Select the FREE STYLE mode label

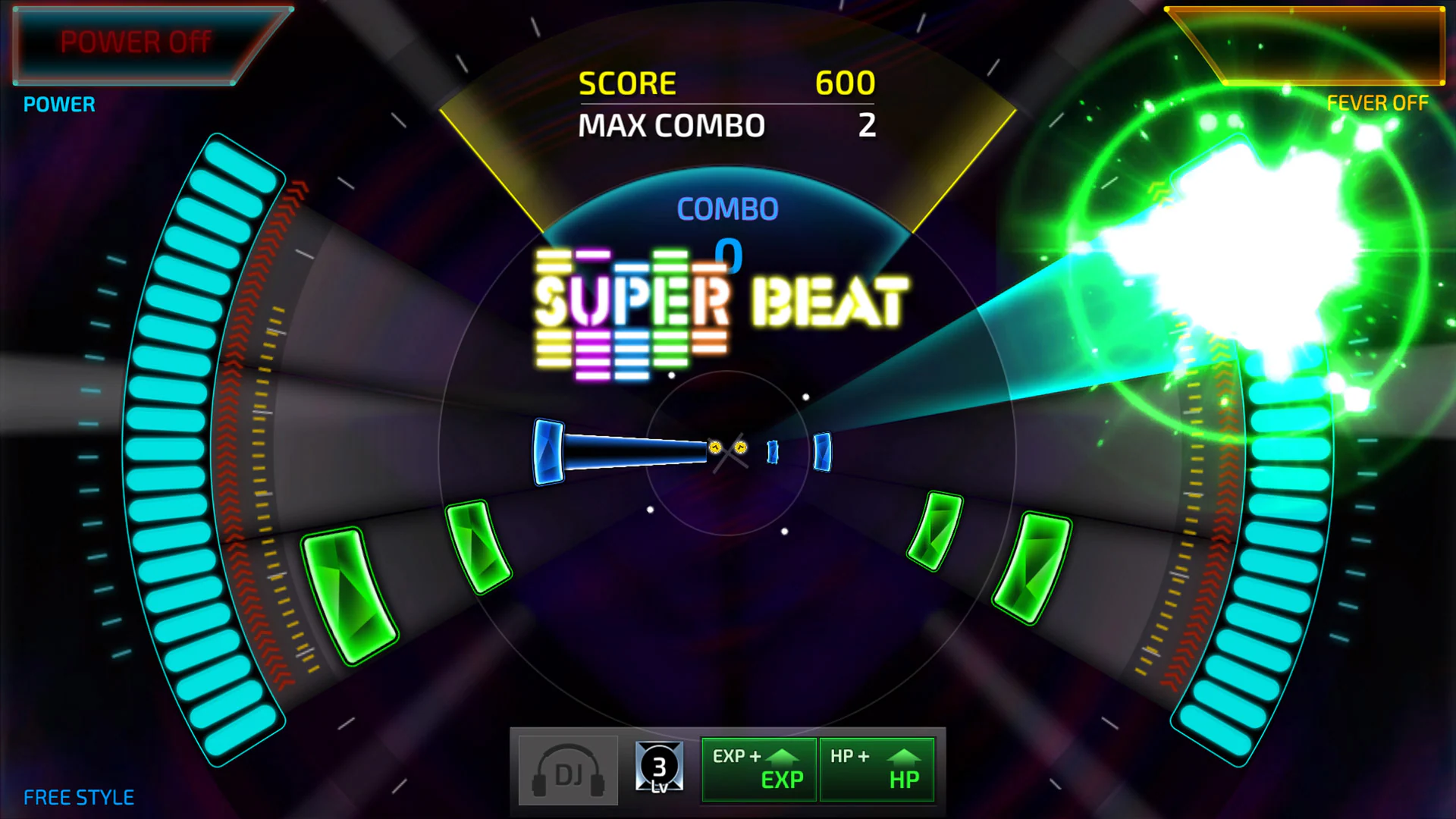(x=77, y=796)
